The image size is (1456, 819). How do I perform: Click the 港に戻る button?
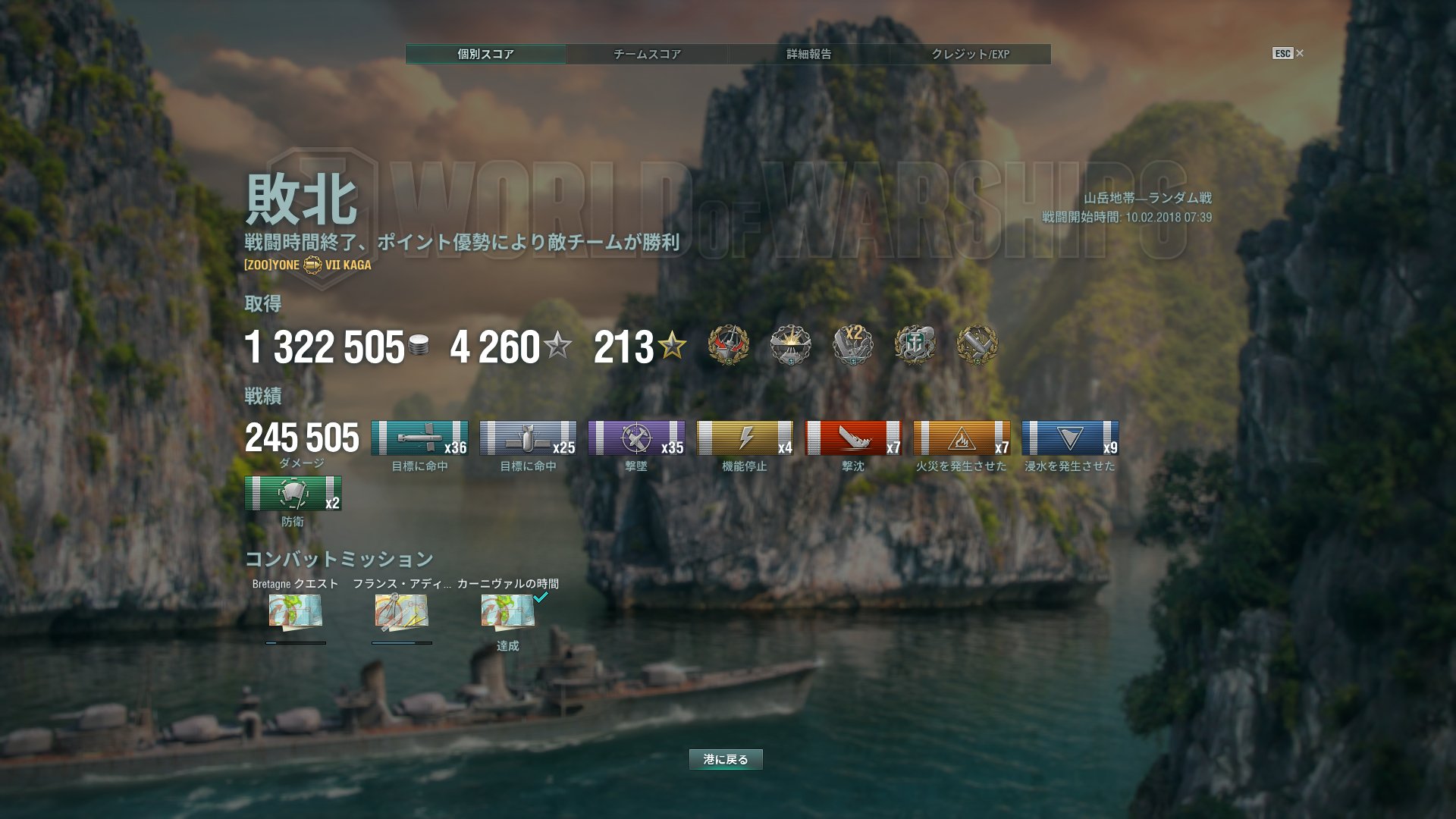click(726, 759)
